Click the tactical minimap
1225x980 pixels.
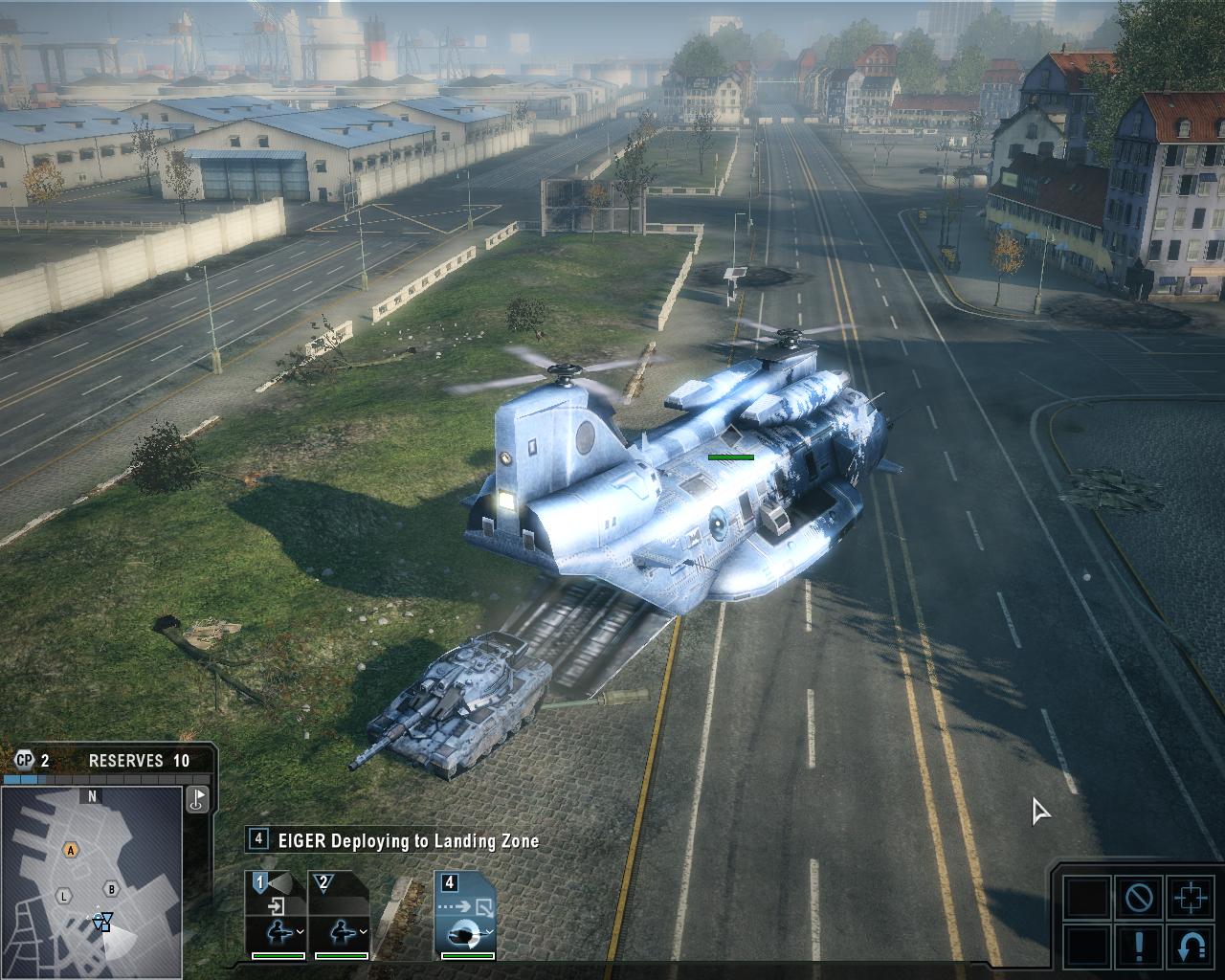(x=92, y=880)
